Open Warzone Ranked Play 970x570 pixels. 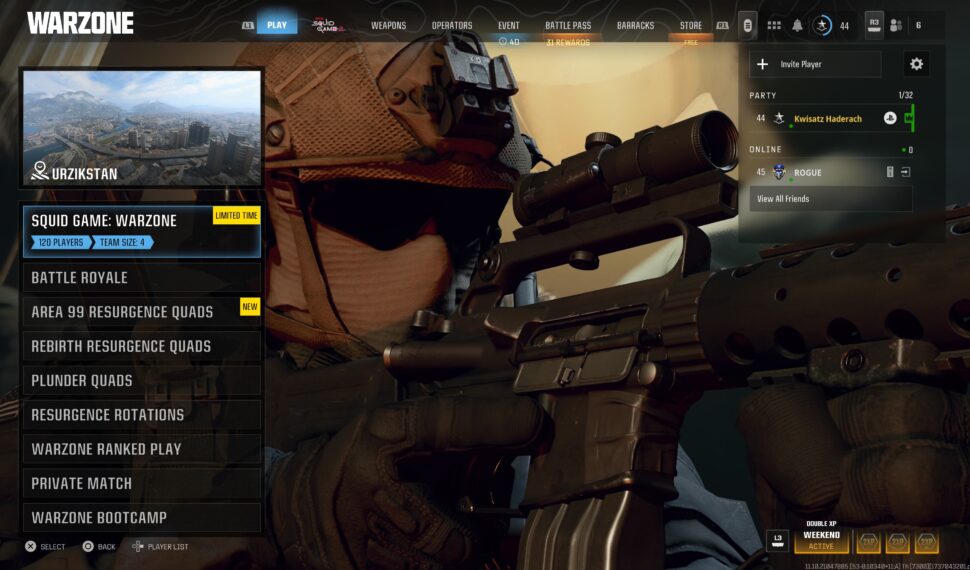coord(141,449)
